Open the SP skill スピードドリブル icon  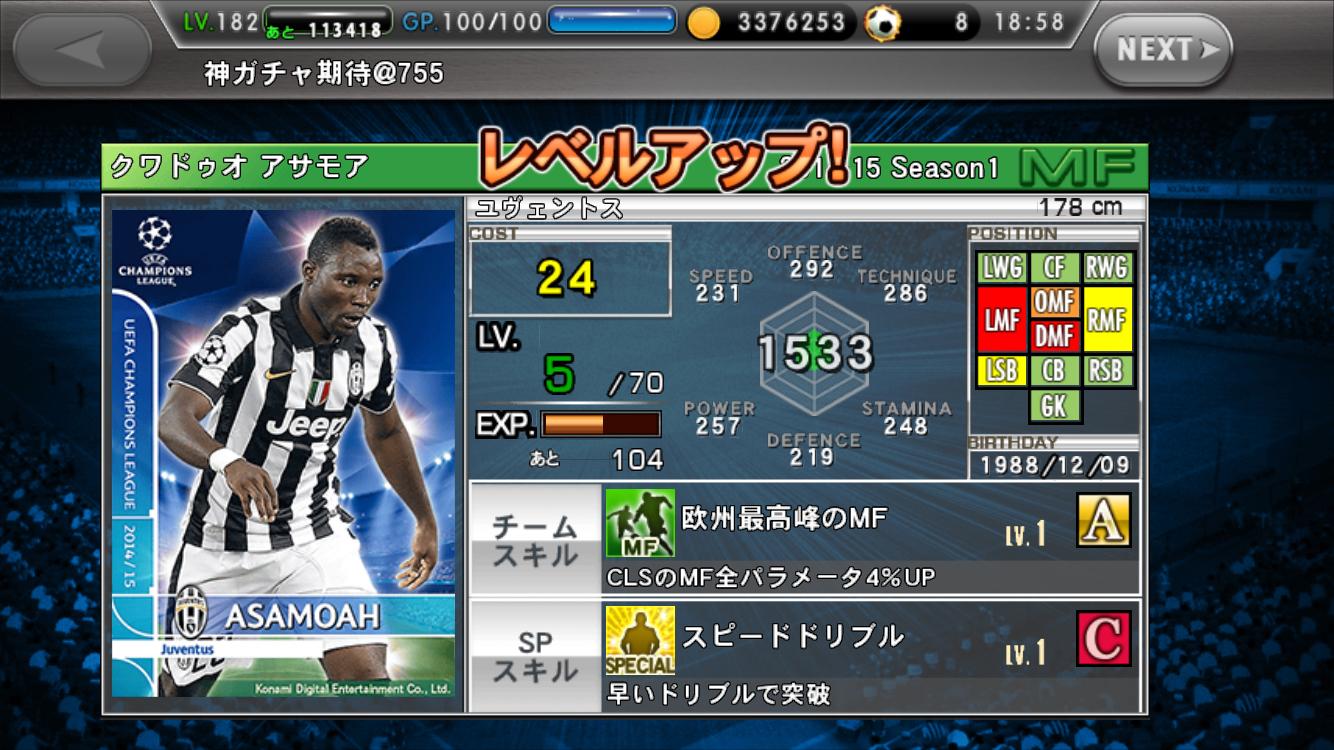(640, 640)
